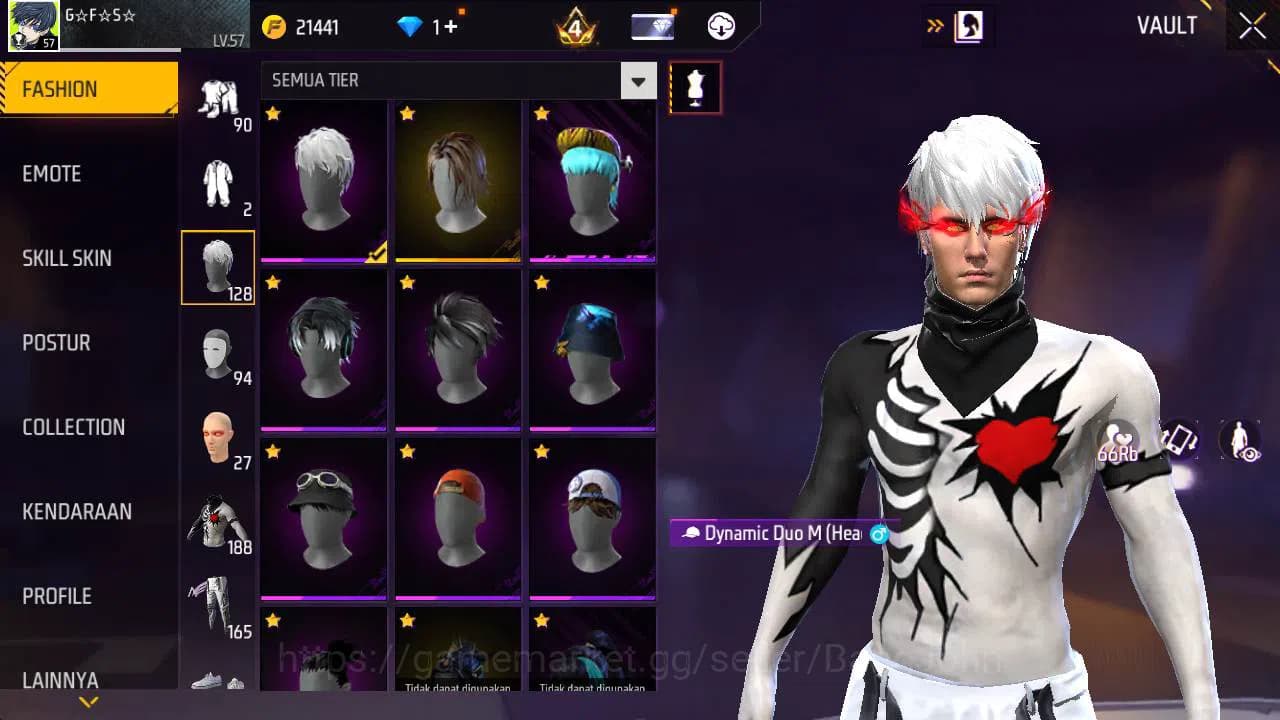Select the pants category icon showing 90 items
The image size is (1280, 720).
tap(218, 95)
